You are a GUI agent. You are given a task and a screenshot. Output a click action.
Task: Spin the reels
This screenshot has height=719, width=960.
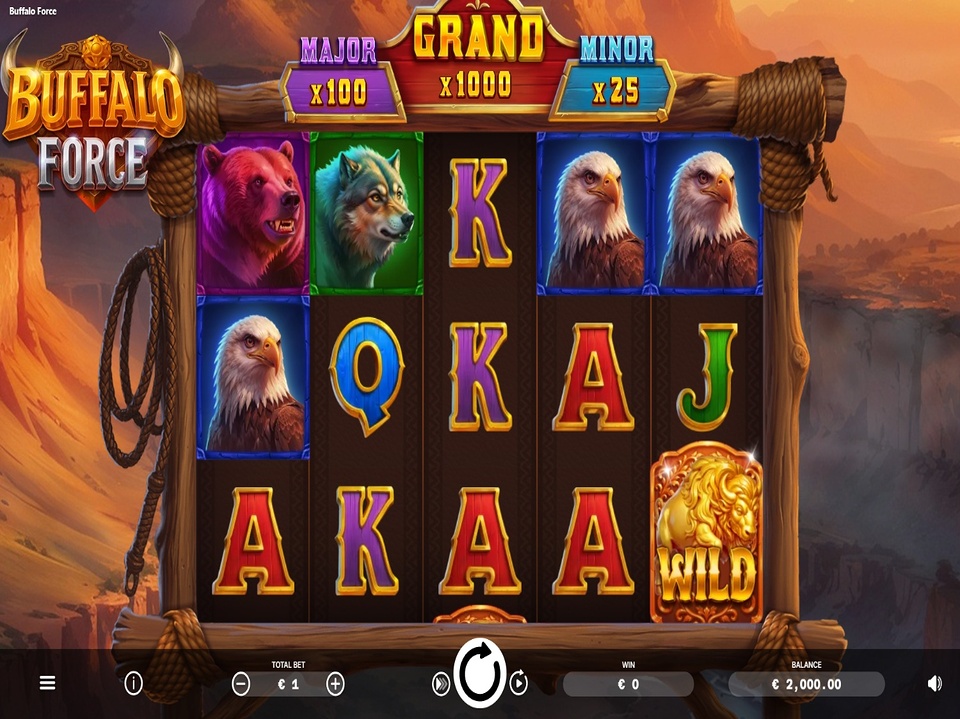pyautogui.click(x=480, y=677)
